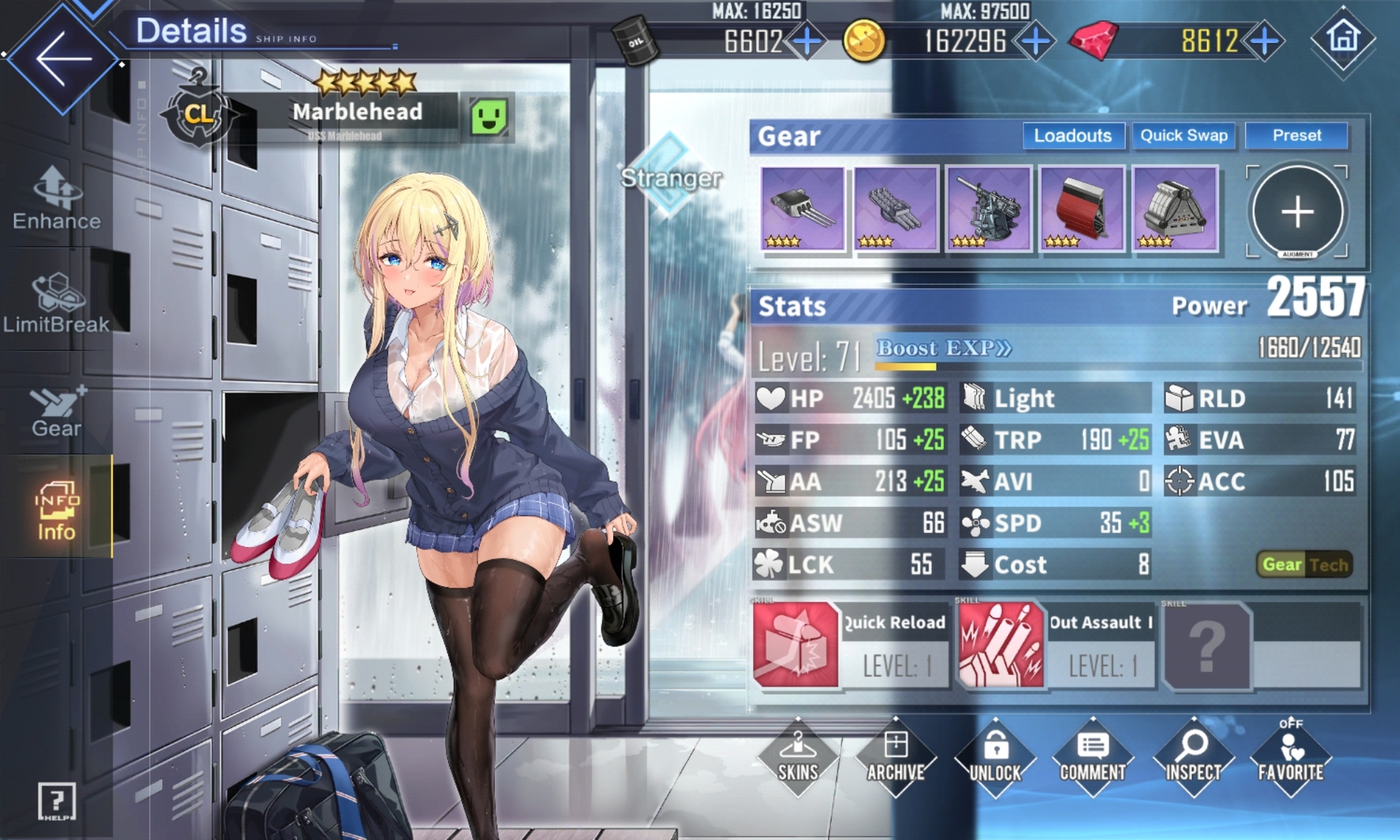Add more coins with plus button

coord(1035,42)
